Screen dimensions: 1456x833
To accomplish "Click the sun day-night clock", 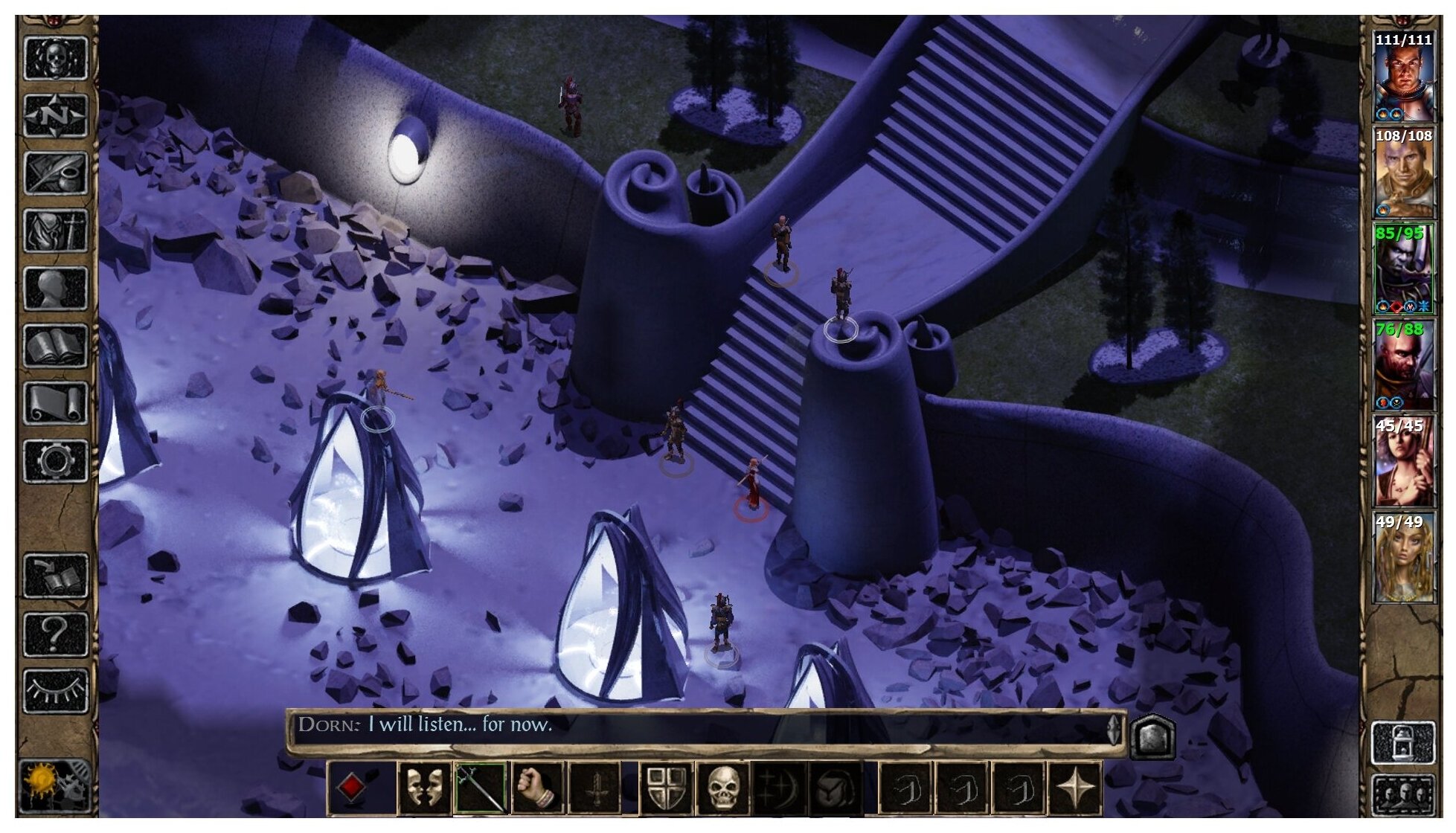I will 55,787.
